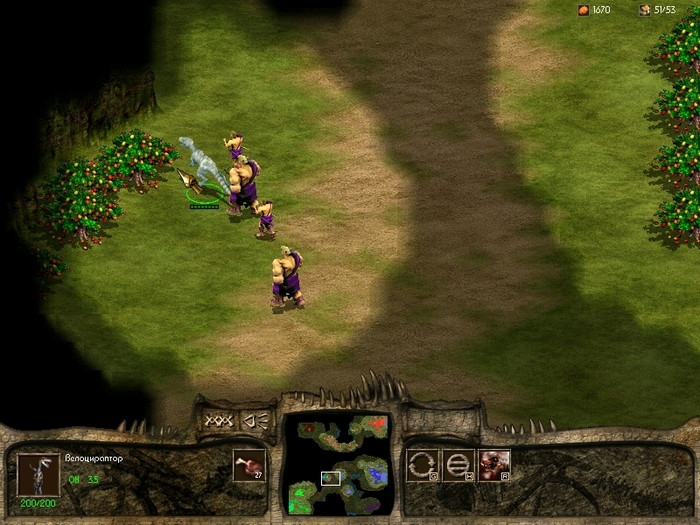This screenshot has height=525, width=700.
Task: Activate the crossed-circle stop command icon
Action: click(459, 465)
